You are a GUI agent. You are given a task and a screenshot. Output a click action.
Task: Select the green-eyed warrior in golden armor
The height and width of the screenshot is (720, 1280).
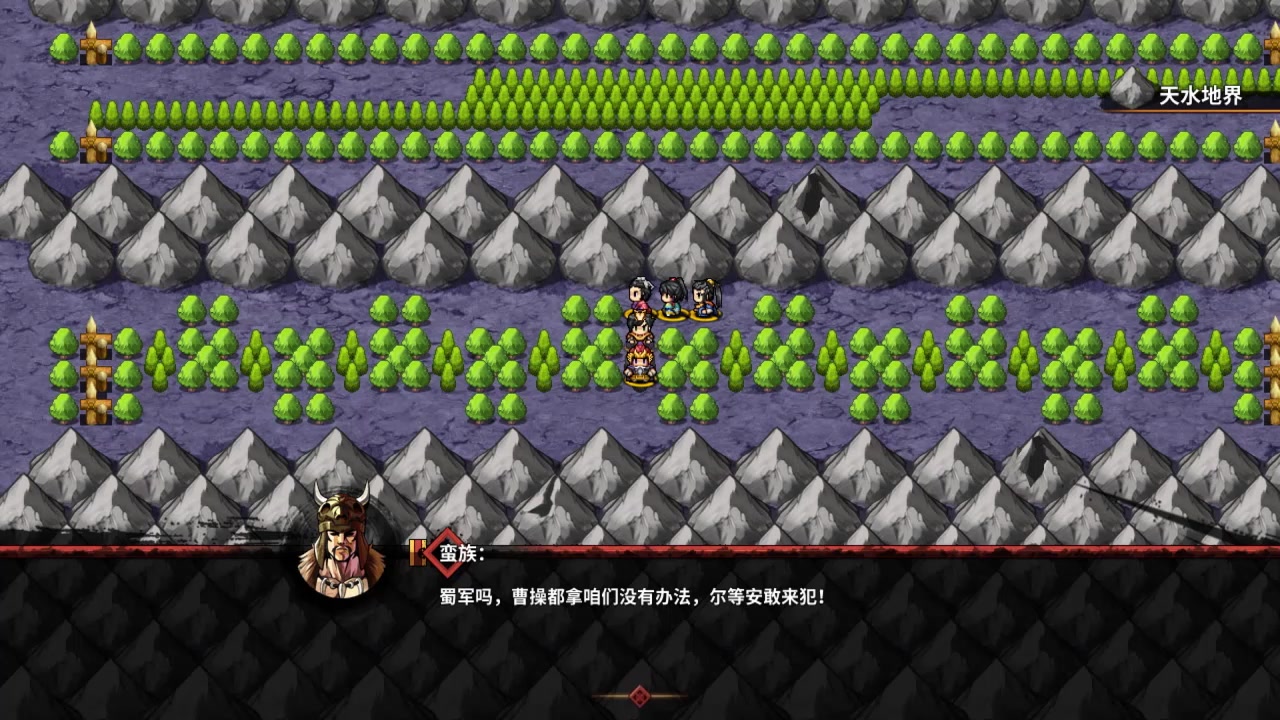(x=640, y=330)
